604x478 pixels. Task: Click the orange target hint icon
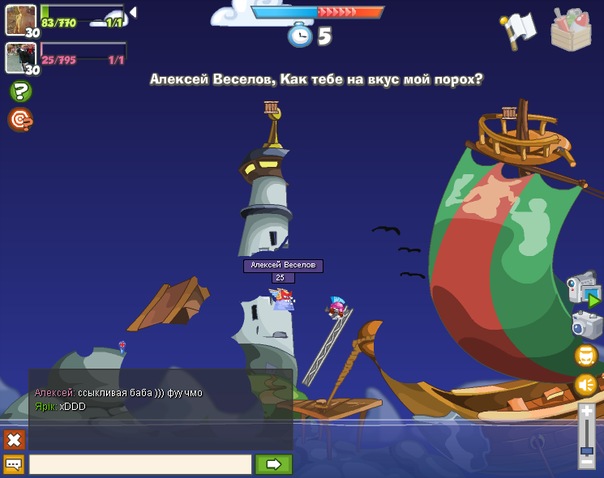[x=19, y=119]
